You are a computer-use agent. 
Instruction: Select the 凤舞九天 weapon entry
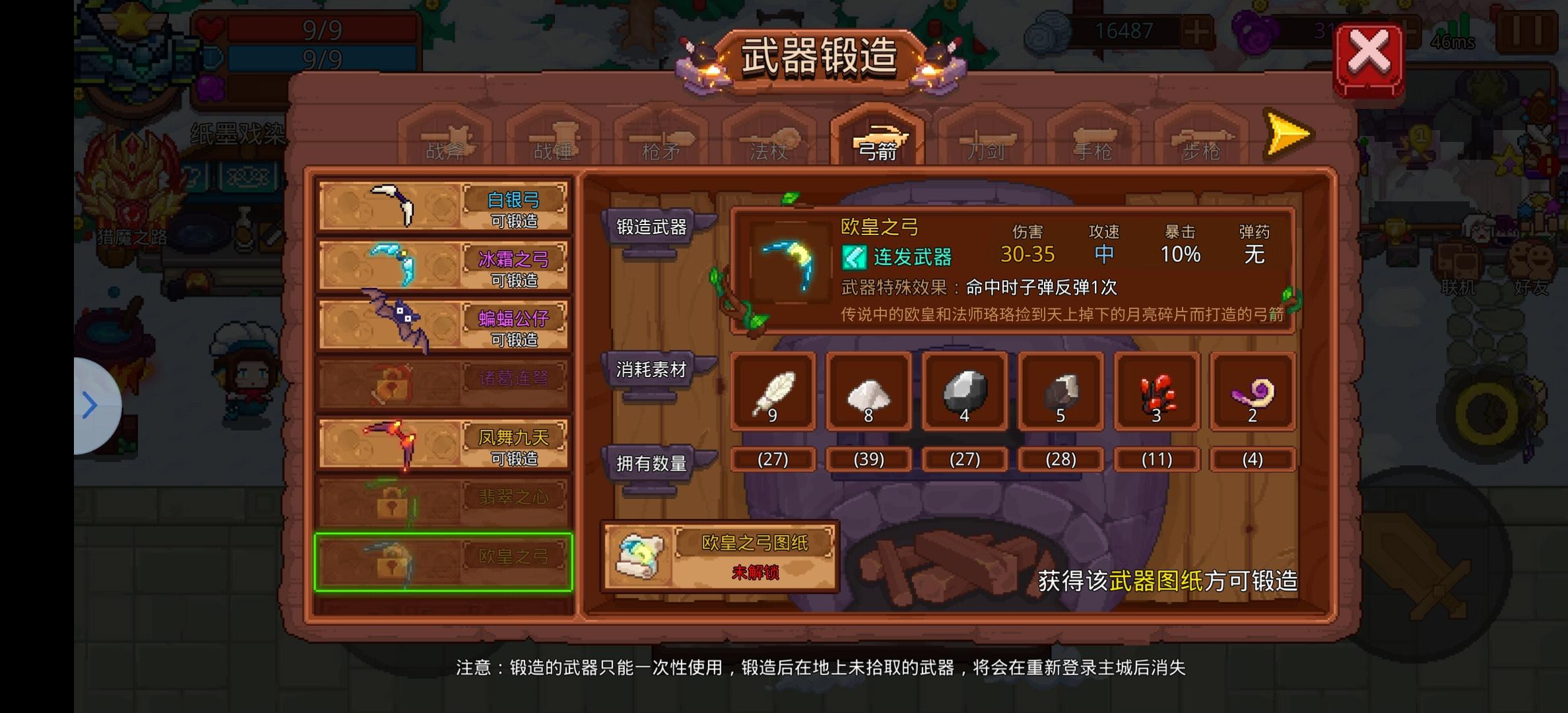(442, 442)
